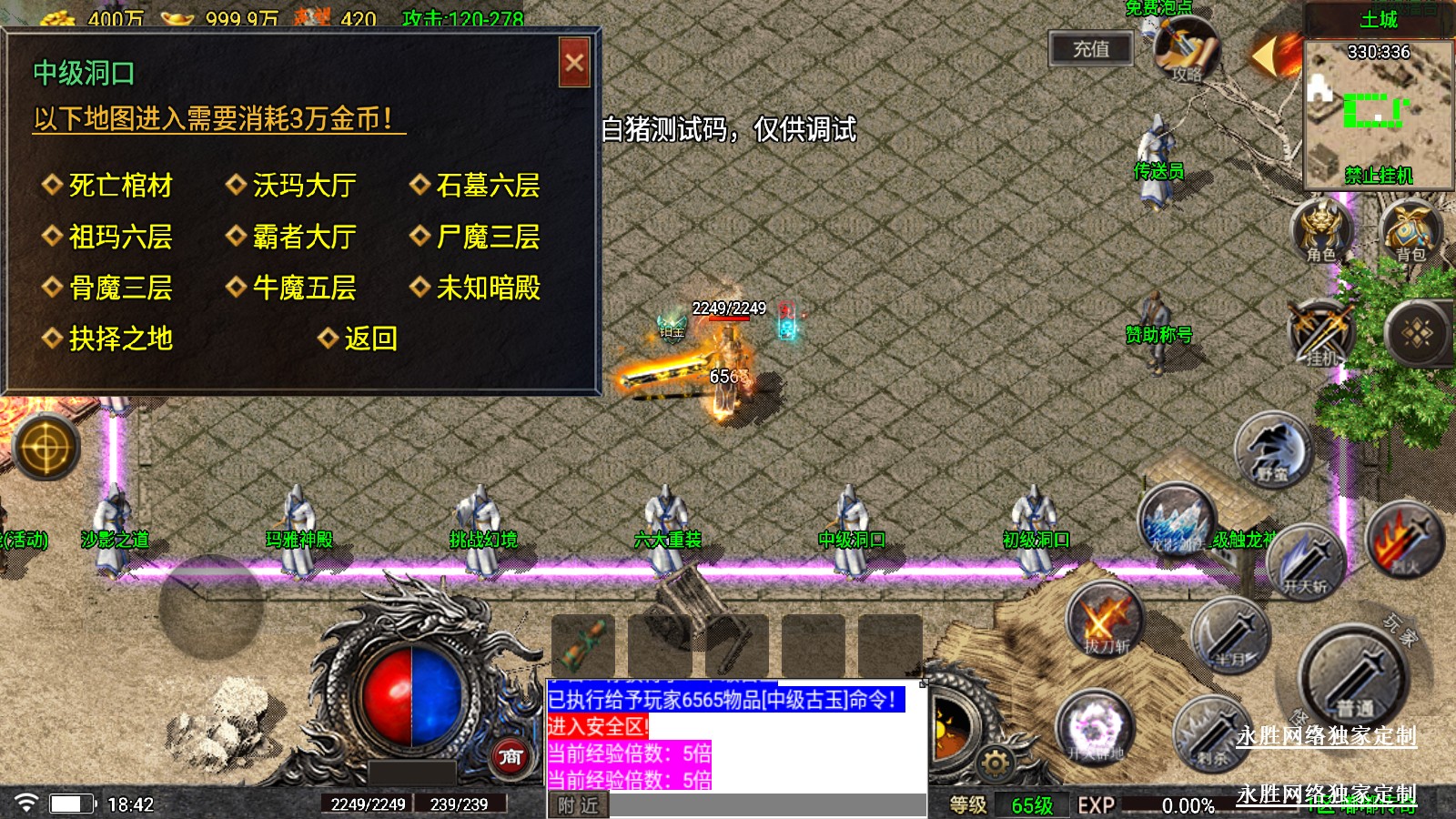Open the 角色 character sheet
This screenshot has width=1456, height=819.
pyautogui.click(x=1320, y=231)
